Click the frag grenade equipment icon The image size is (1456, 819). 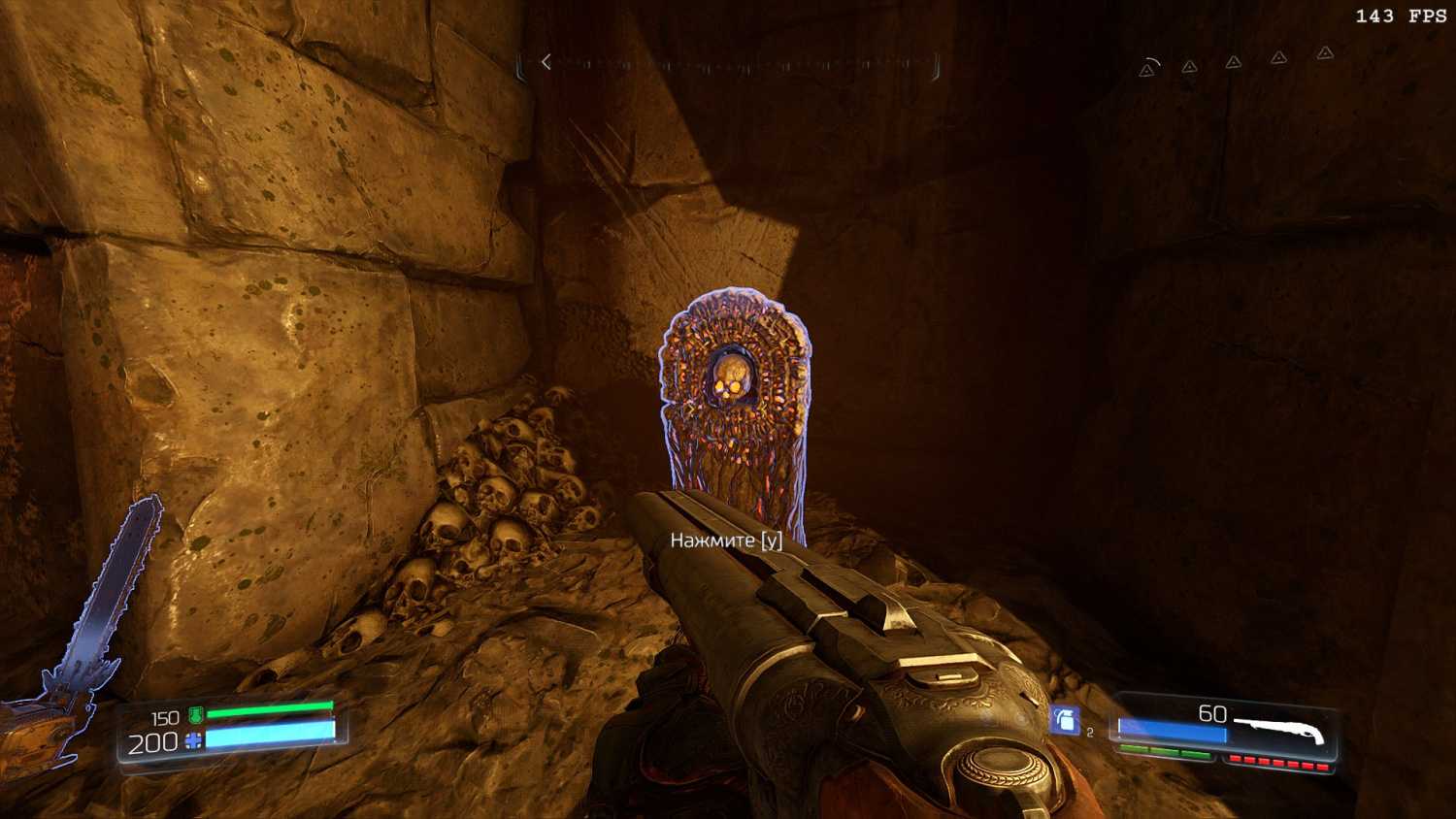click(1066, 719)
